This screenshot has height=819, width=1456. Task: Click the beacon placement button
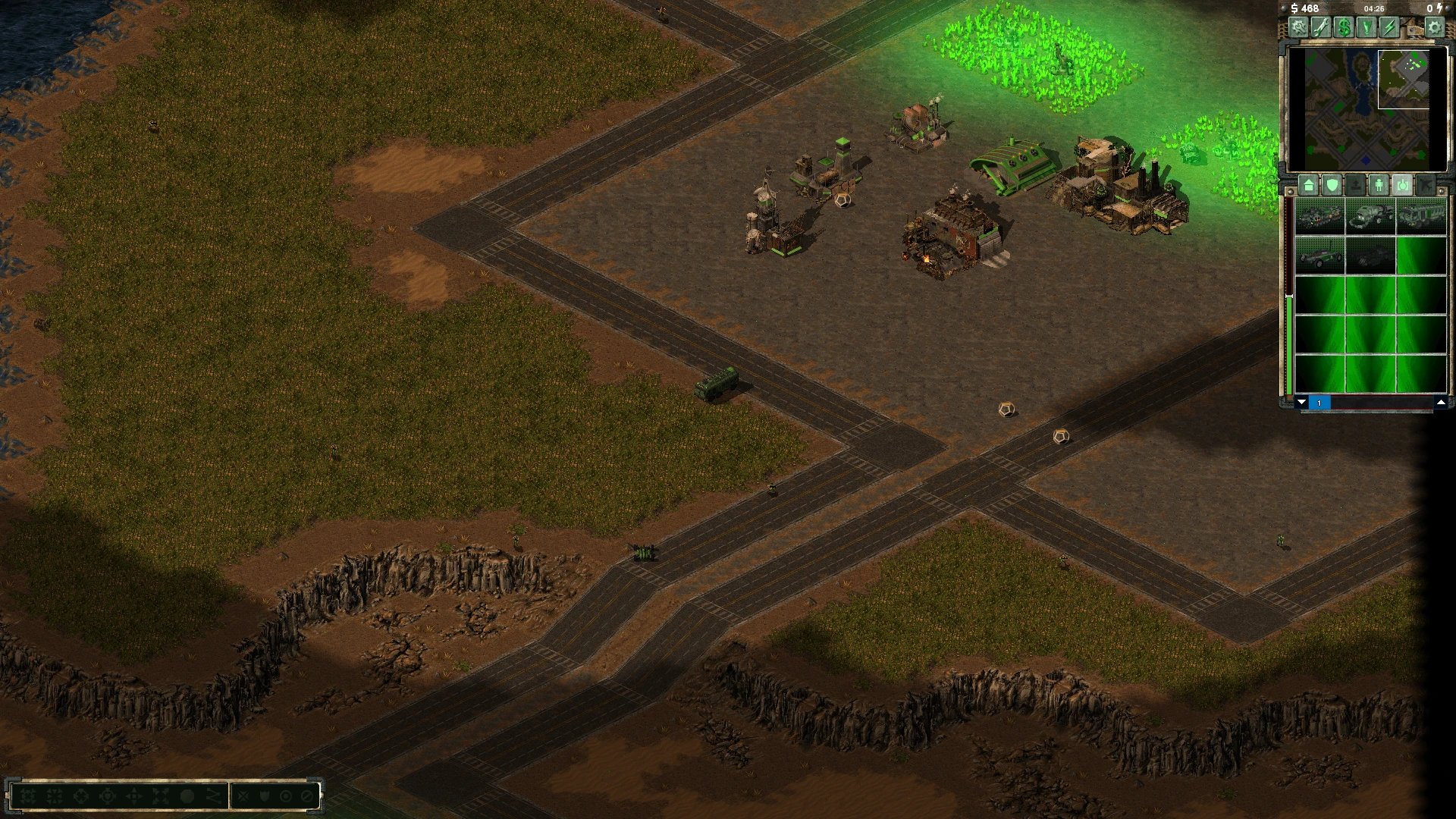[x=1367, y=27]
